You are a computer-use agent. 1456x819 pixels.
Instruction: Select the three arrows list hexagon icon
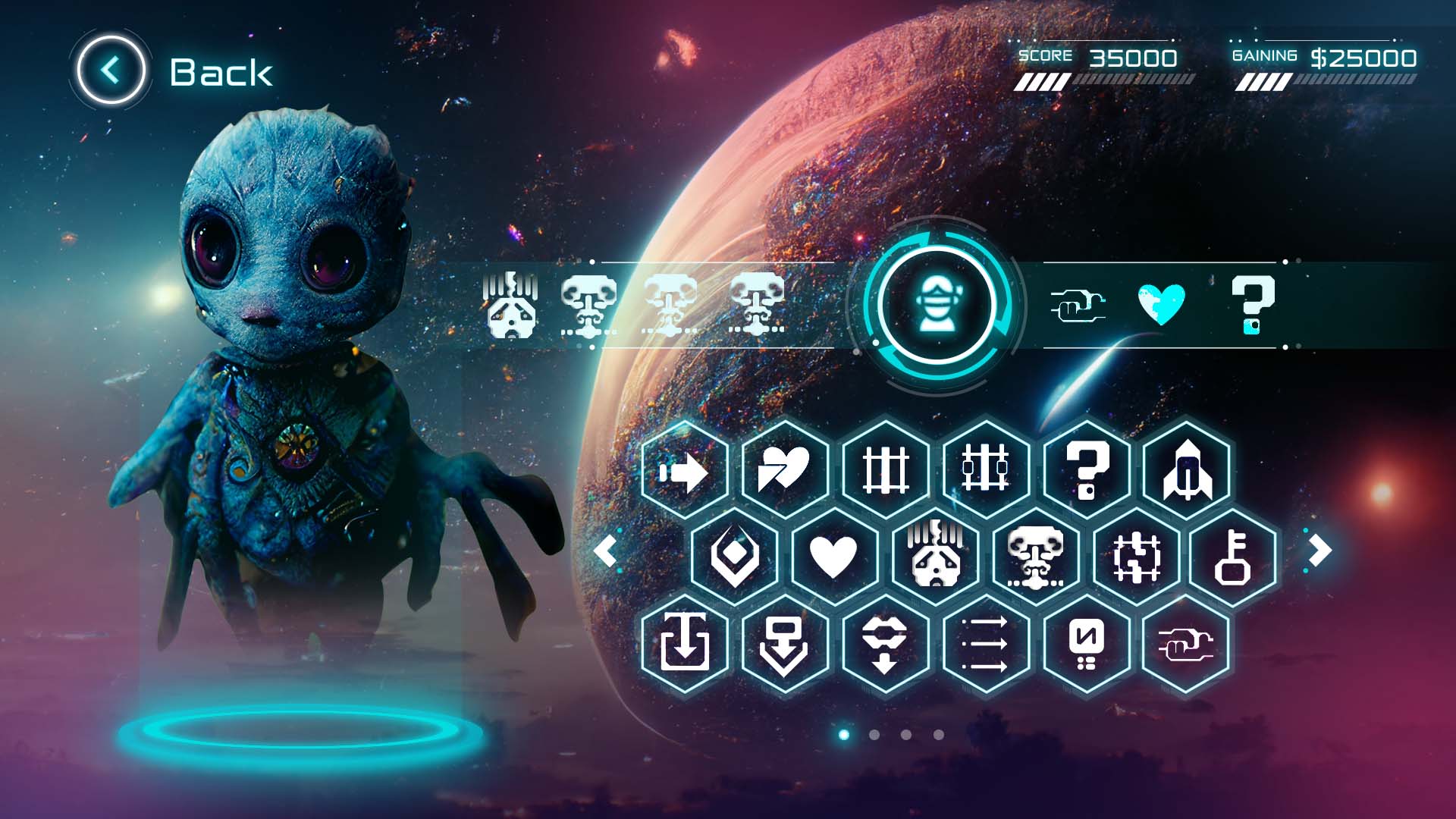pyautogui.click(x=985, y=645)
